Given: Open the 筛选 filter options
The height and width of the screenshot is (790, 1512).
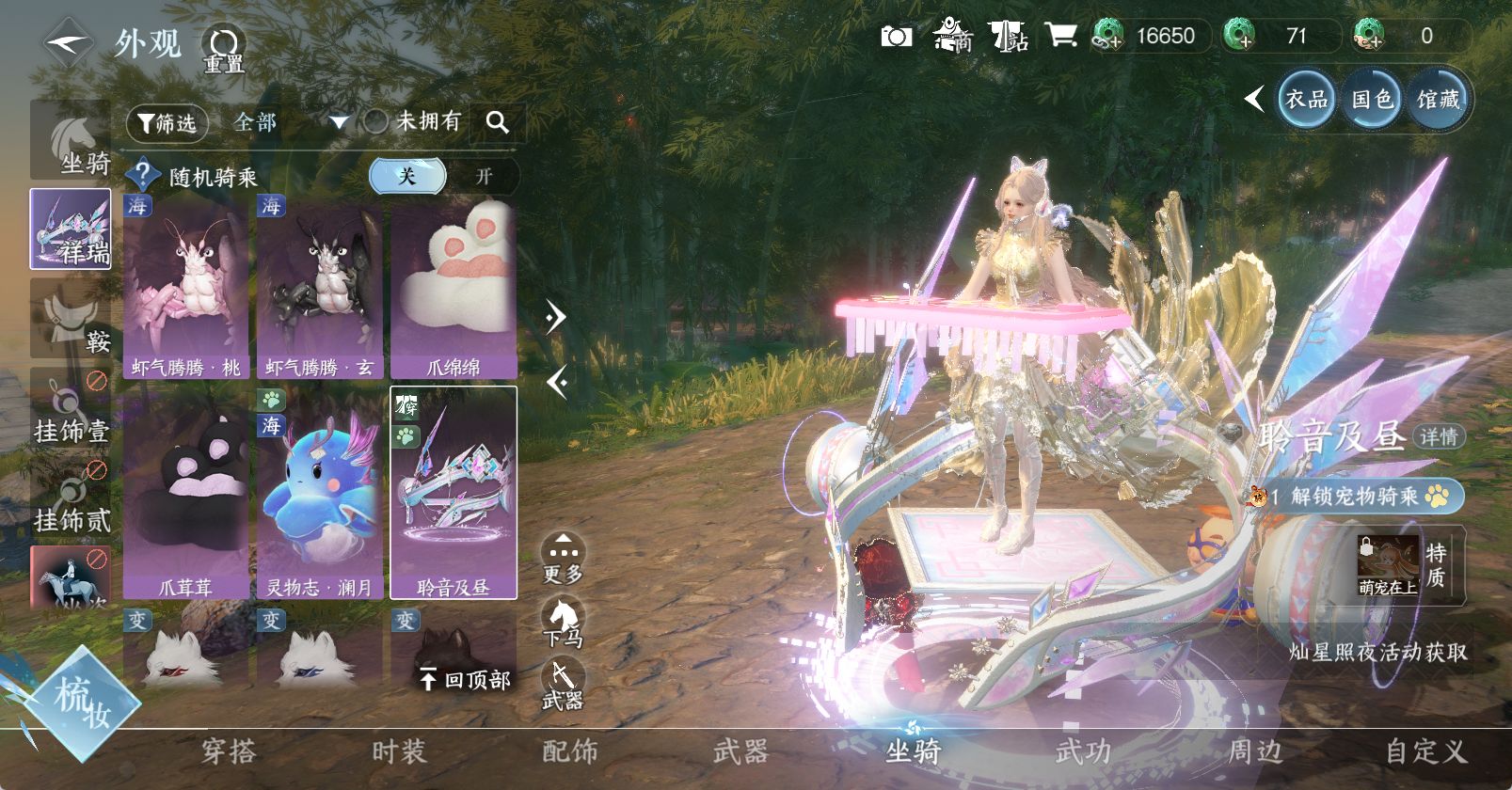Looking at the screenshot, I should [167, 122].
